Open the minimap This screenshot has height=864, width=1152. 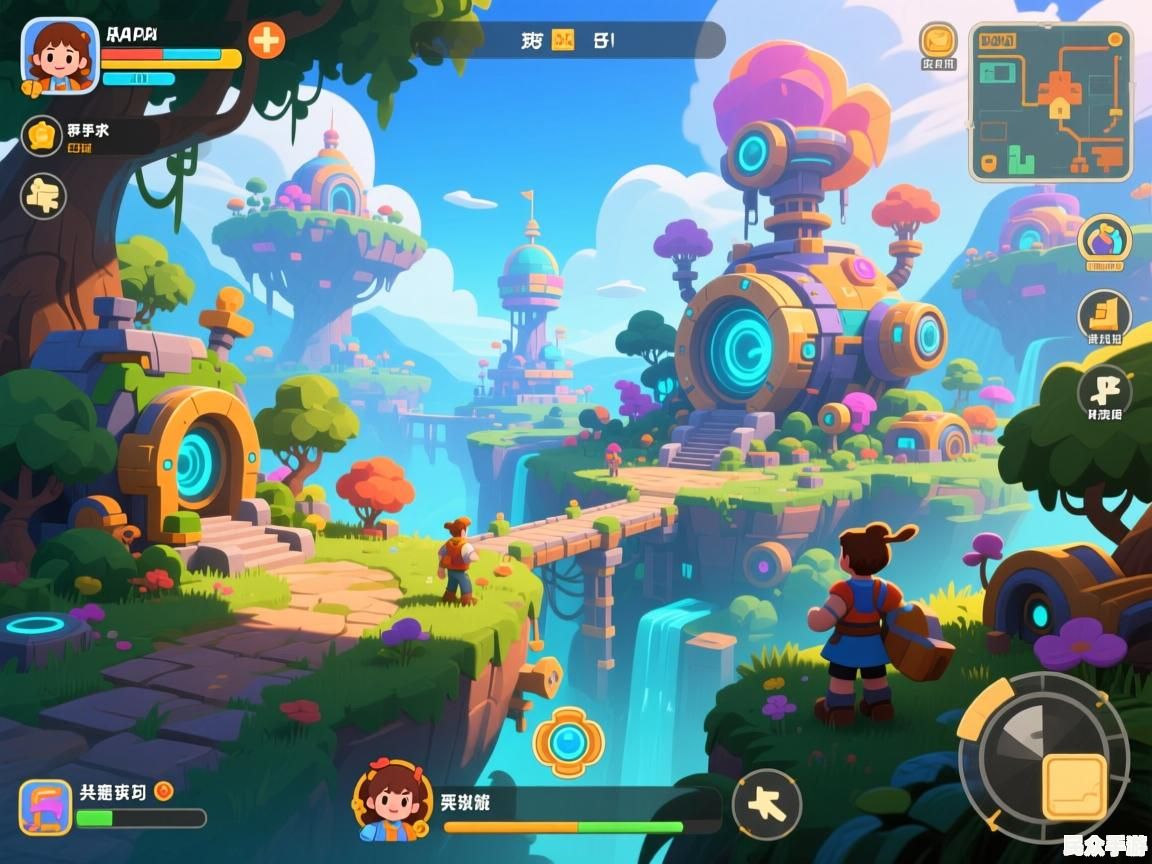pyautogui.click(x=1050, y=102)
